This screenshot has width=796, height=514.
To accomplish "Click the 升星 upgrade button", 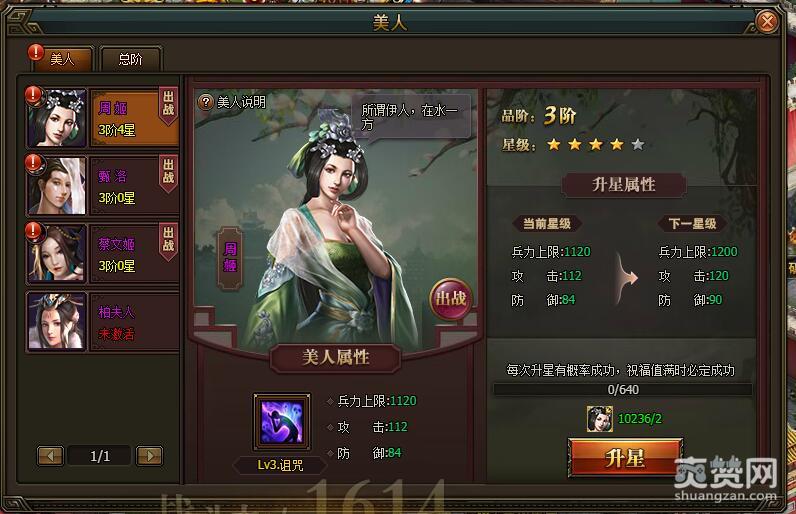I will tap(625, 458).
